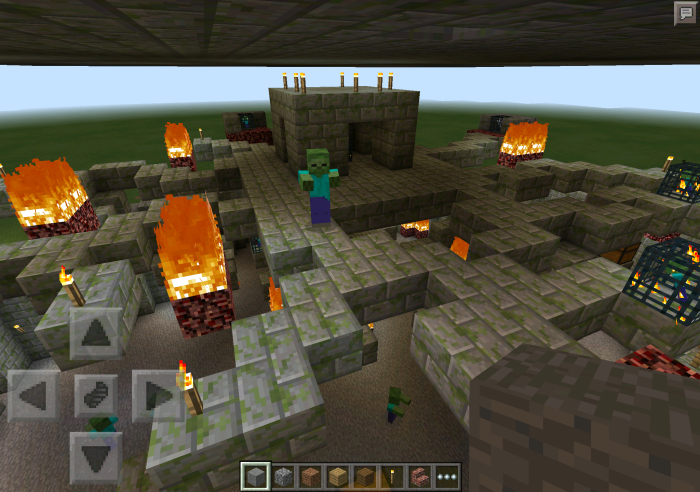
Task: Select the brick stairs hotbar slot
Action: 419,477
